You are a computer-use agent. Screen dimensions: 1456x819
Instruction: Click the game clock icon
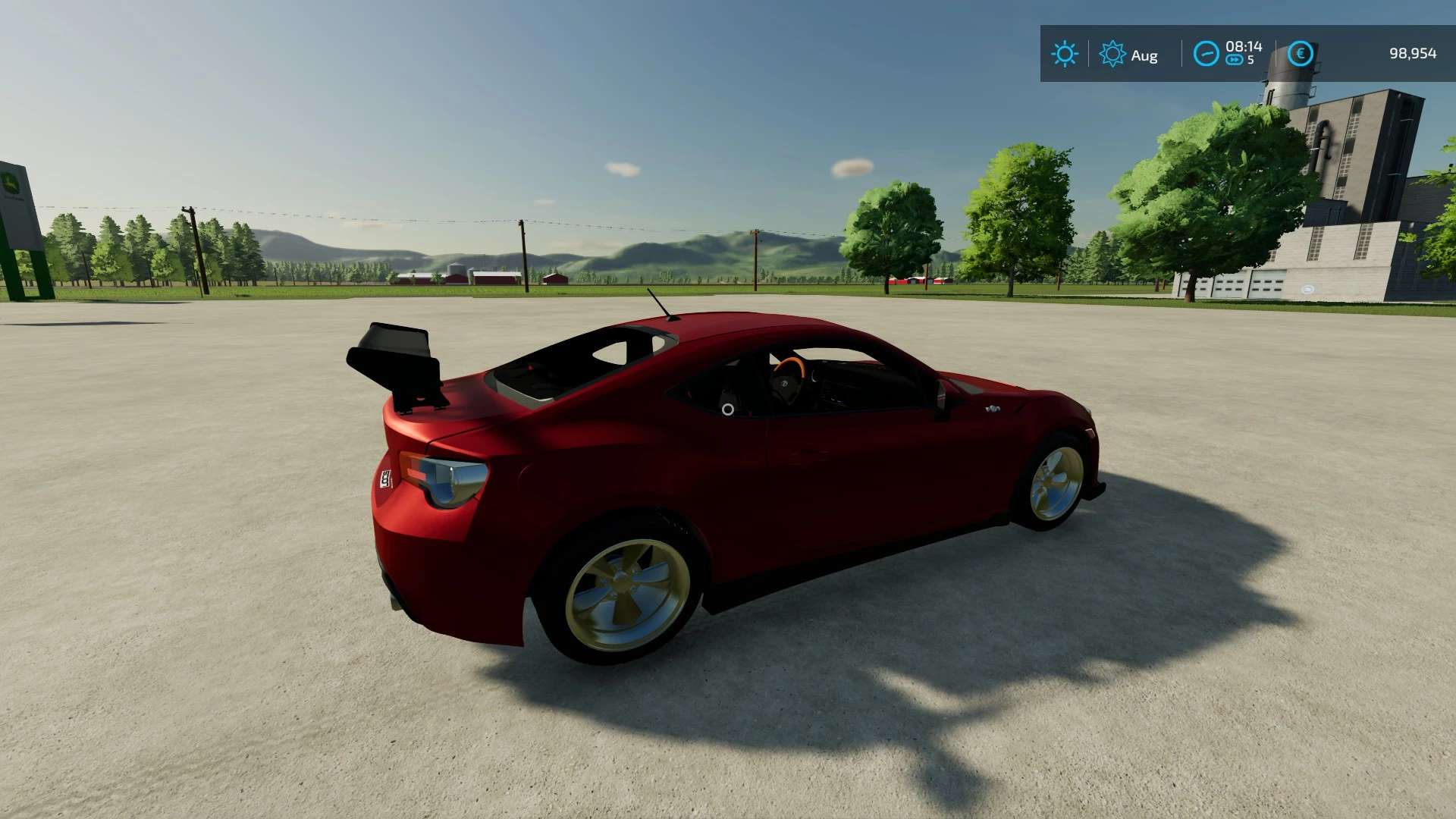tap(1206, 54)
